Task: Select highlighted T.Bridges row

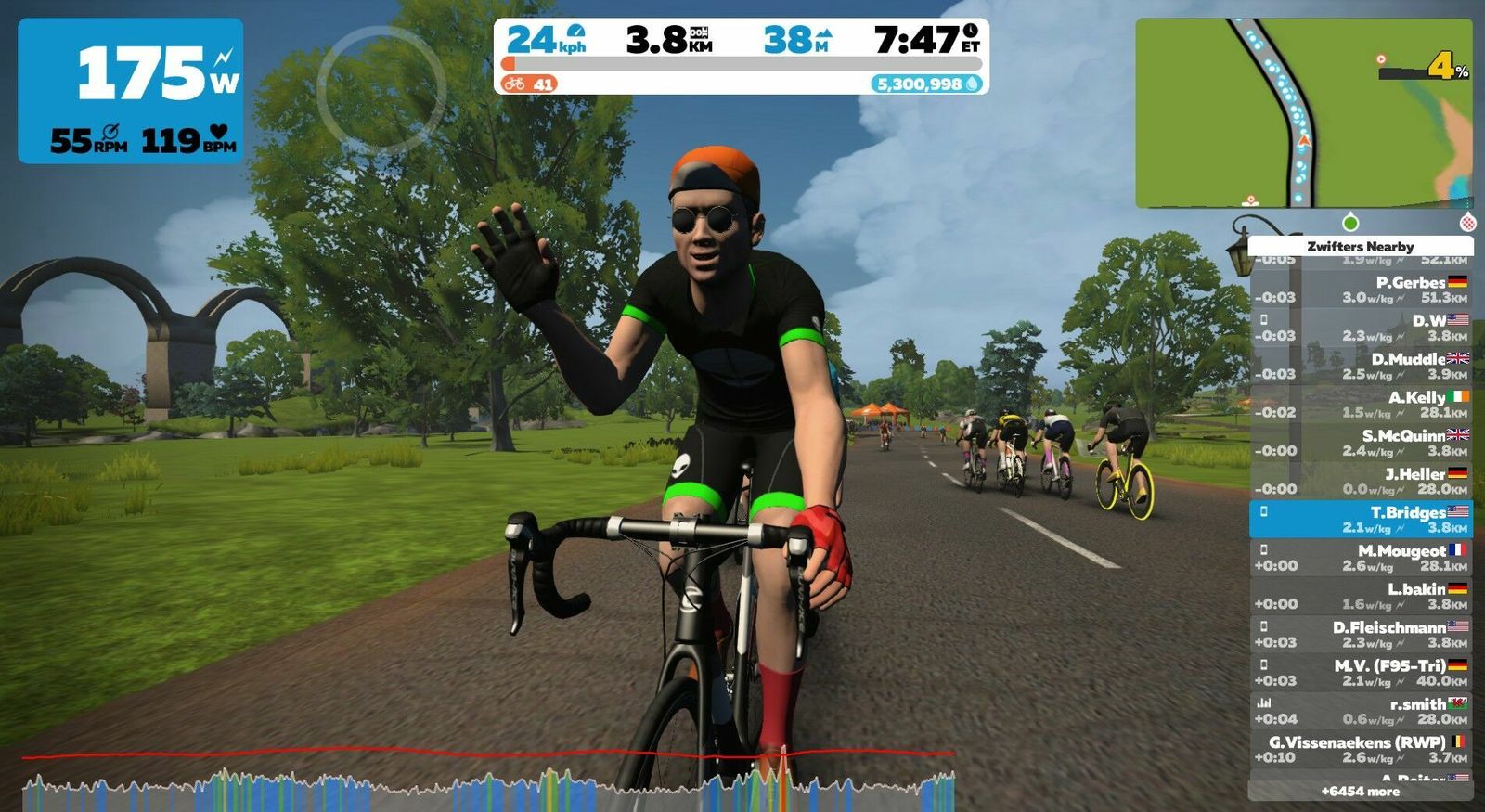Action: pos(1361,520)
